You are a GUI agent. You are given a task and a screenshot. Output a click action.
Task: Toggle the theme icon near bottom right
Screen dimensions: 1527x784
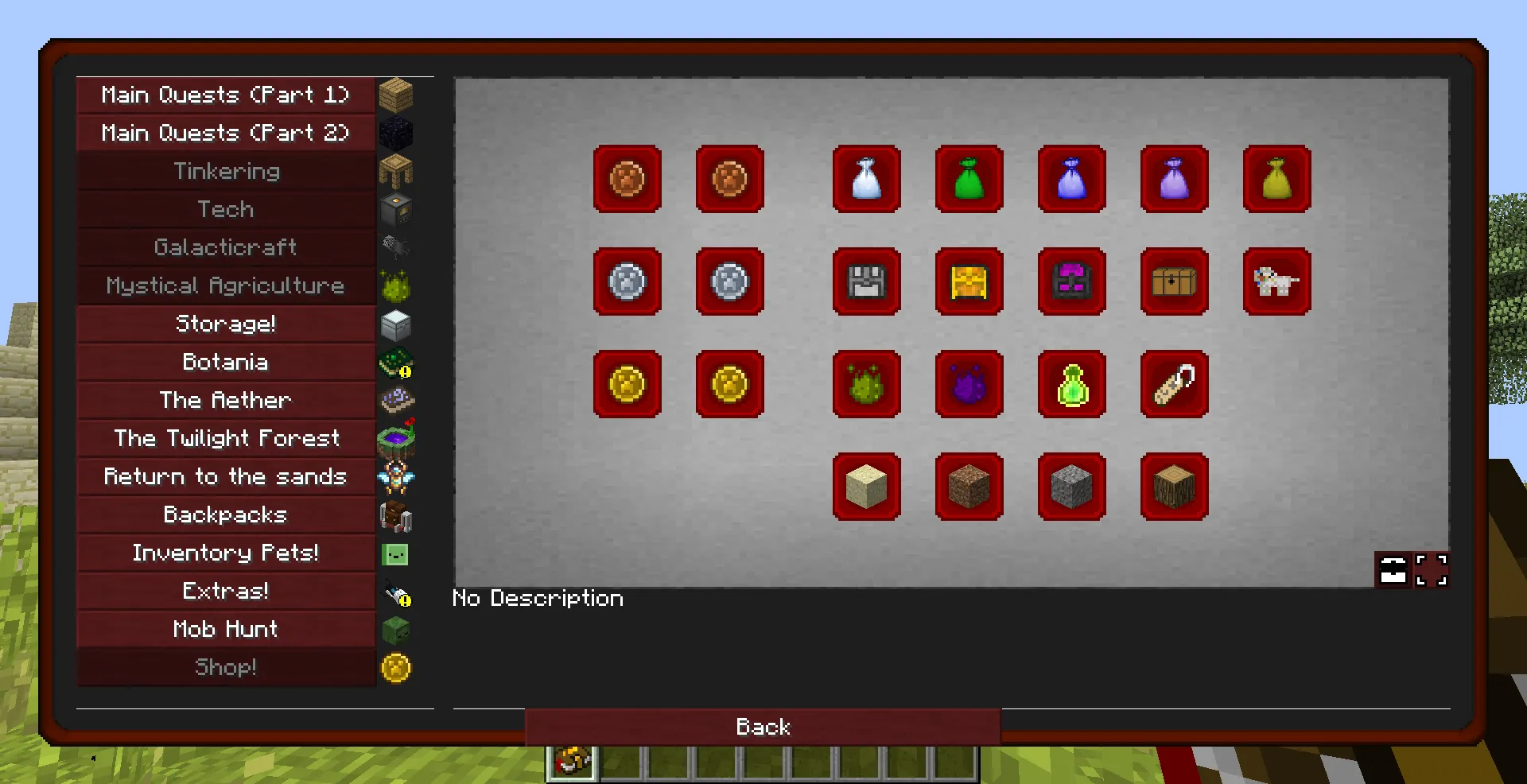pos(1392,569)
